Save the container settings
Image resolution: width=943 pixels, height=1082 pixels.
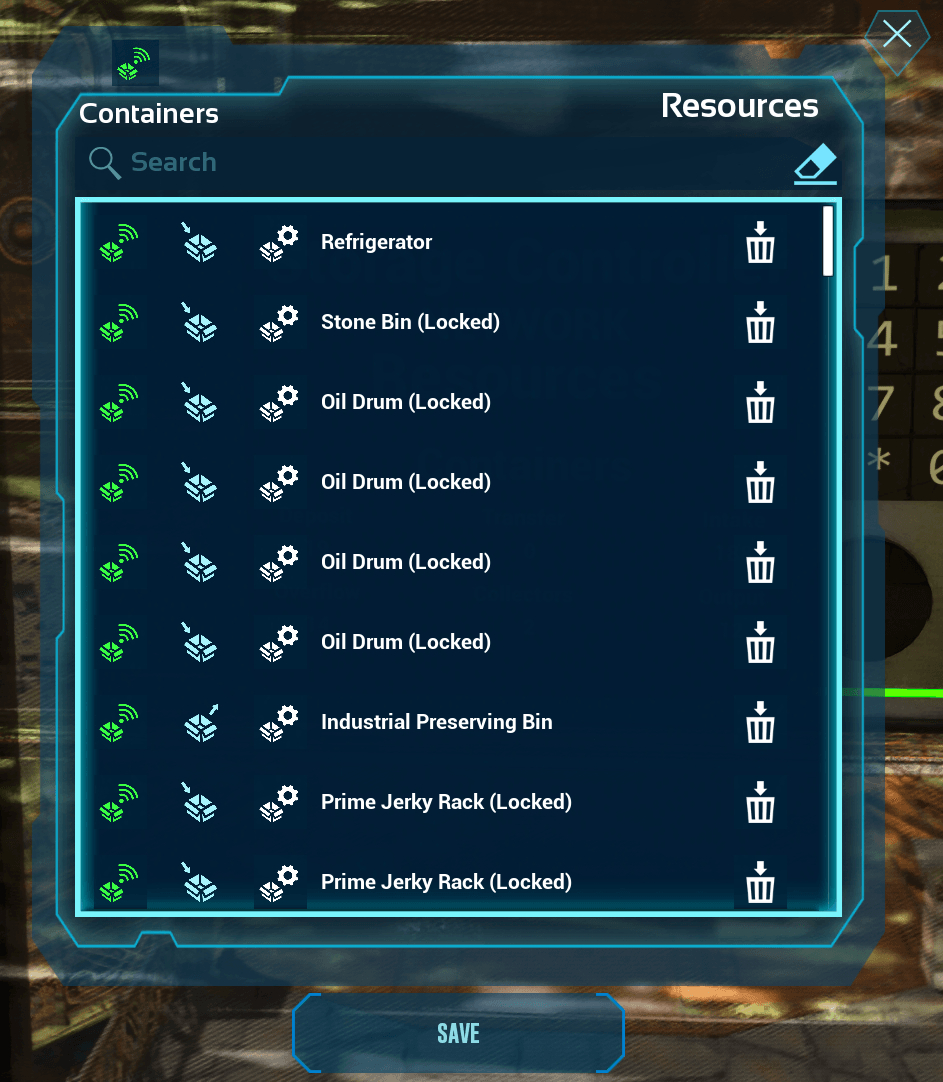(458, 1033)
